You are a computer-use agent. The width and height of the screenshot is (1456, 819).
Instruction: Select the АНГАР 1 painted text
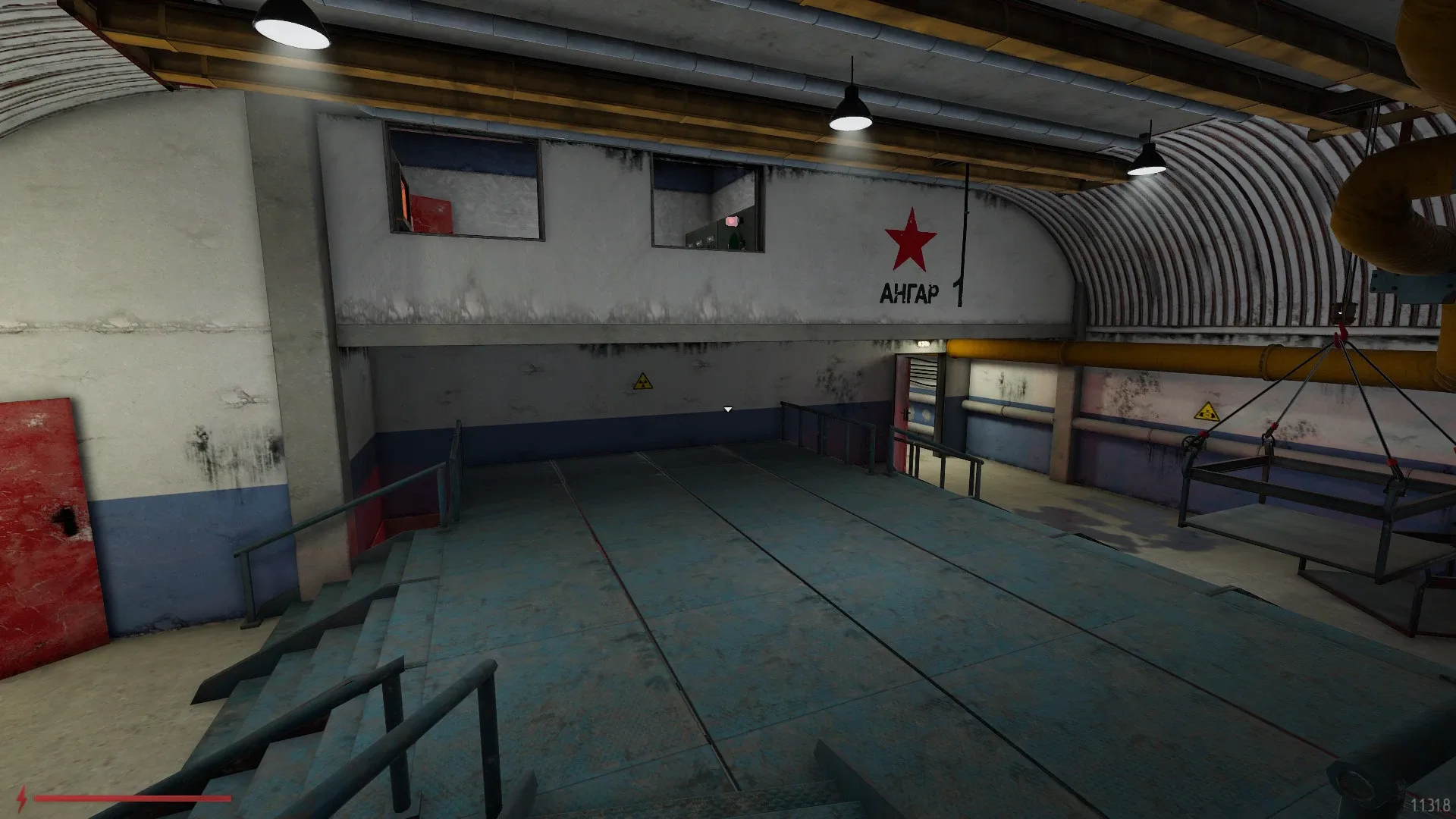(x=908, y=292)
